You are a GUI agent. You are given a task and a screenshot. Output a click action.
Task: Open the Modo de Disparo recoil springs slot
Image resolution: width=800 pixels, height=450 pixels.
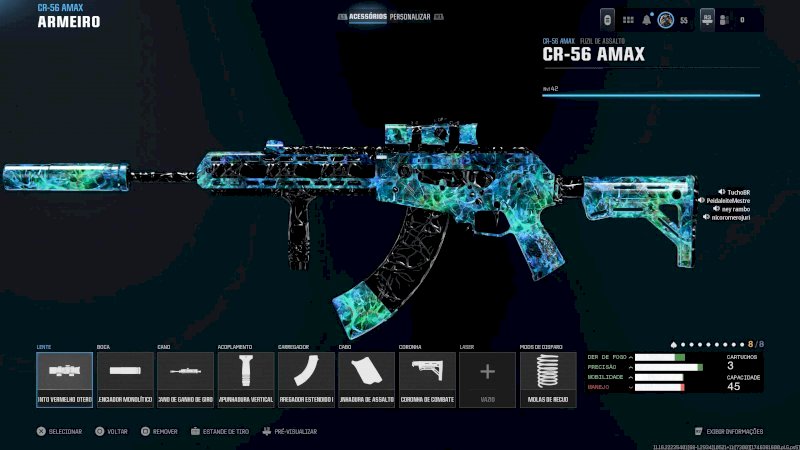[547, 379]
